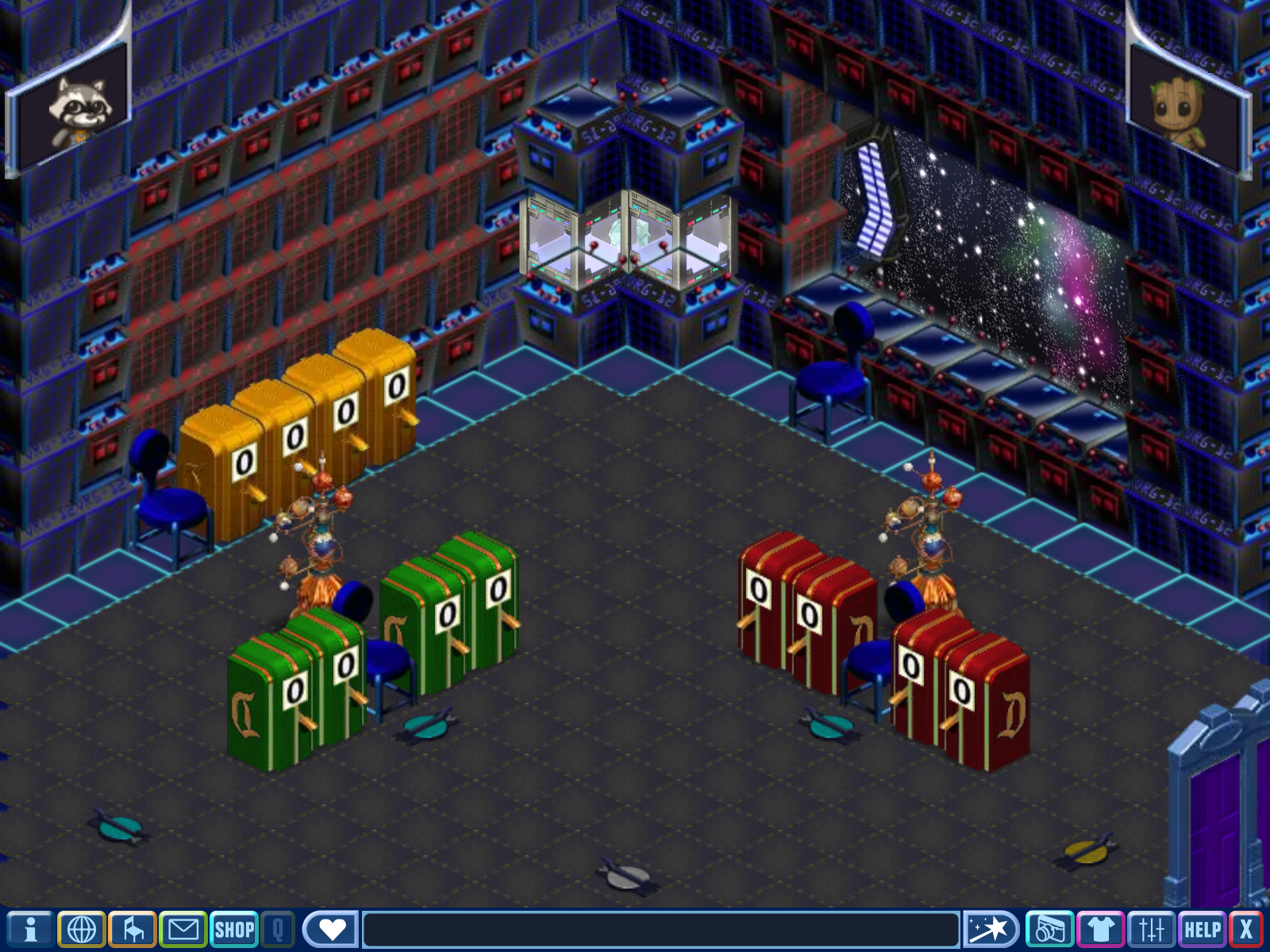1270x952 pixels.
Task: Click the heart emote button
Action: coord(332,929)
